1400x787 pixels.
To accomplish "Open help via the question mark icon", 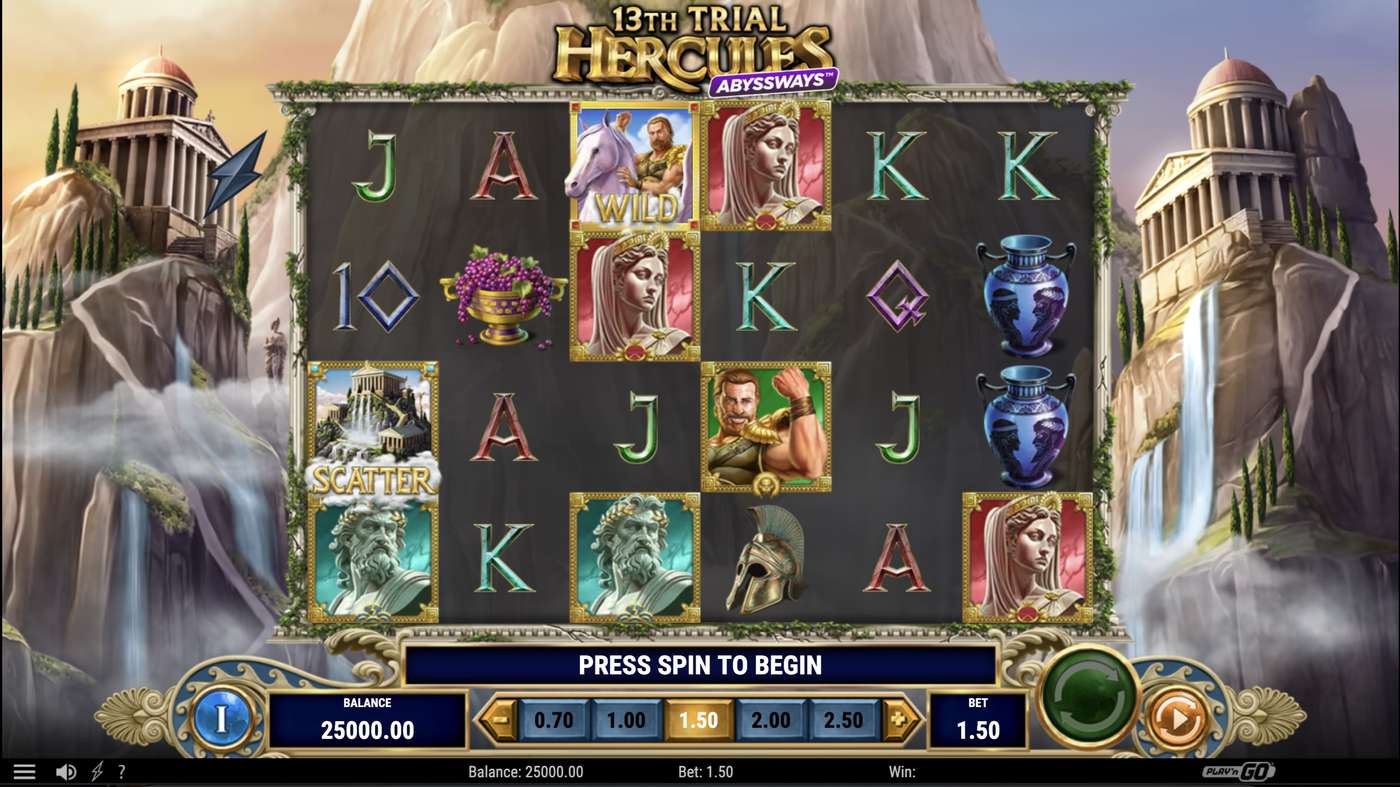I will click(x=122, y=771).
